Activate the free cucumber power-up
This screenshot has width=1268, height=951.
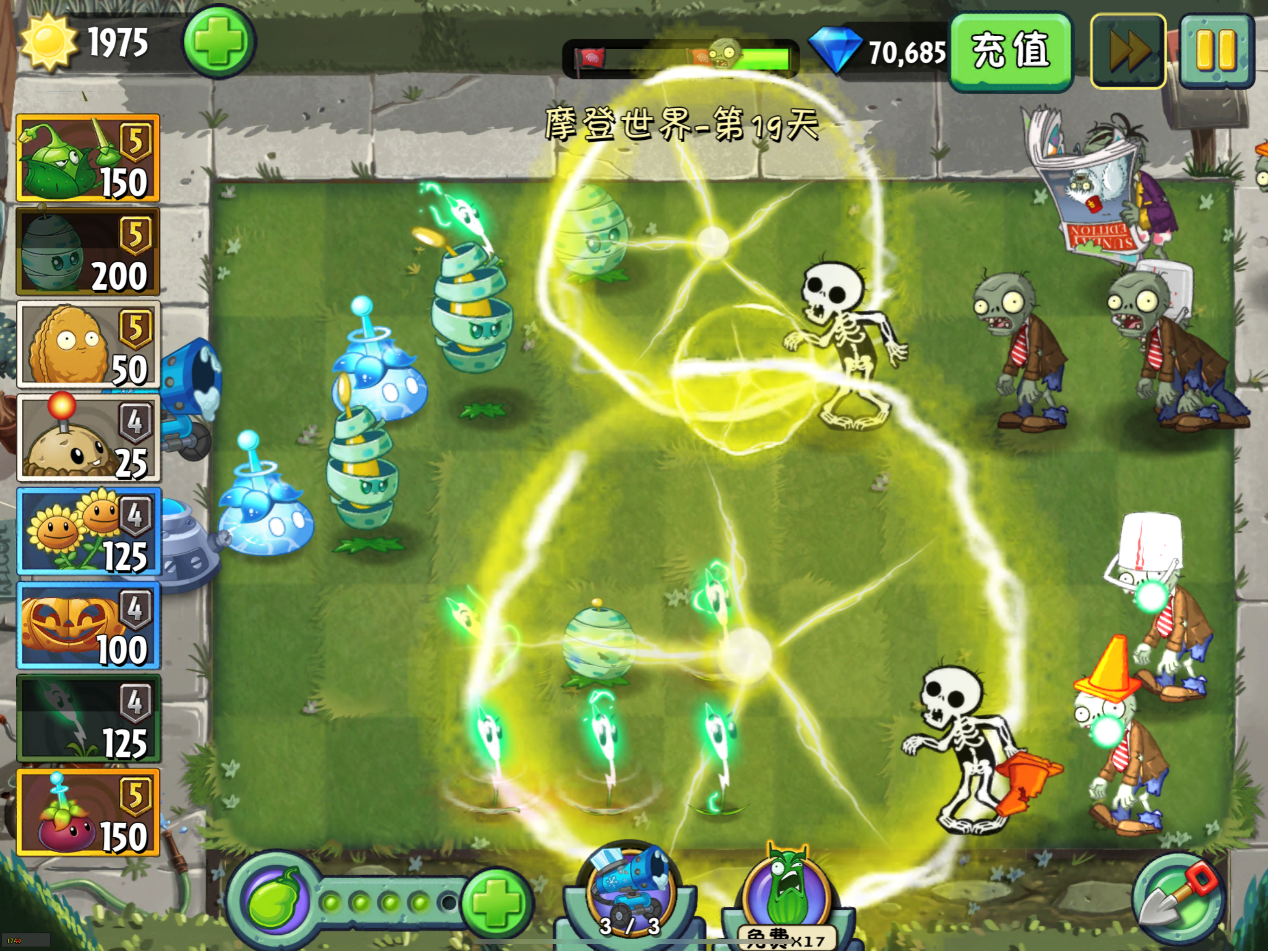click(x=786, y=892)
